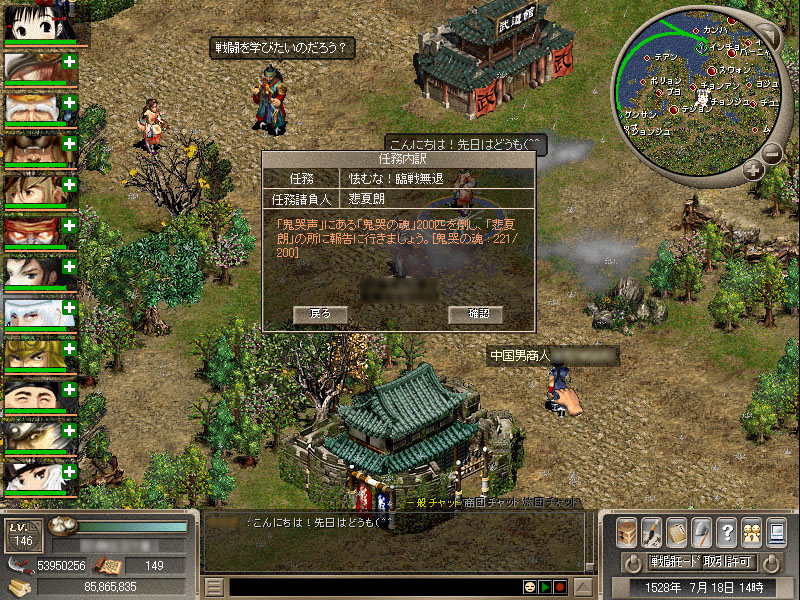
Task: Open the brush and ink icon
Action: (652, 531)
